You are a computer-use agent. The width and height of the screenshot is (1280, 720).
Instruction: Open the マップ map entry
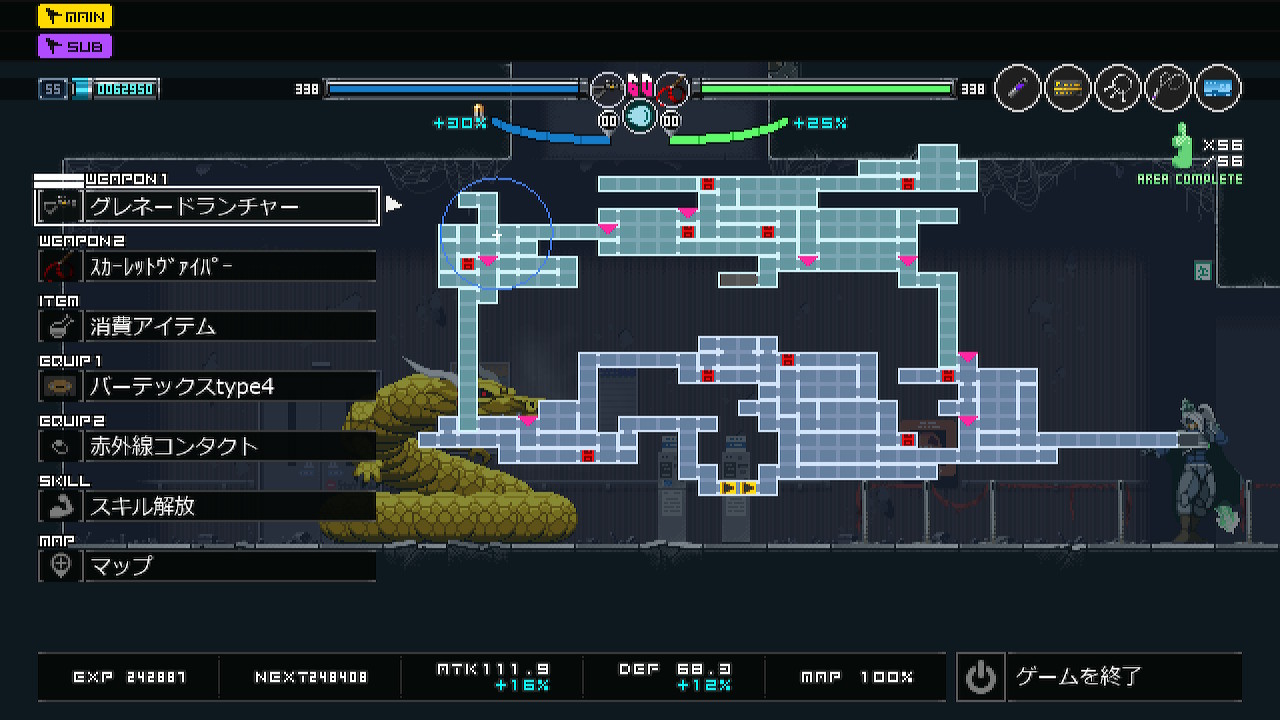pyautogui.click(x=207, y=566)
